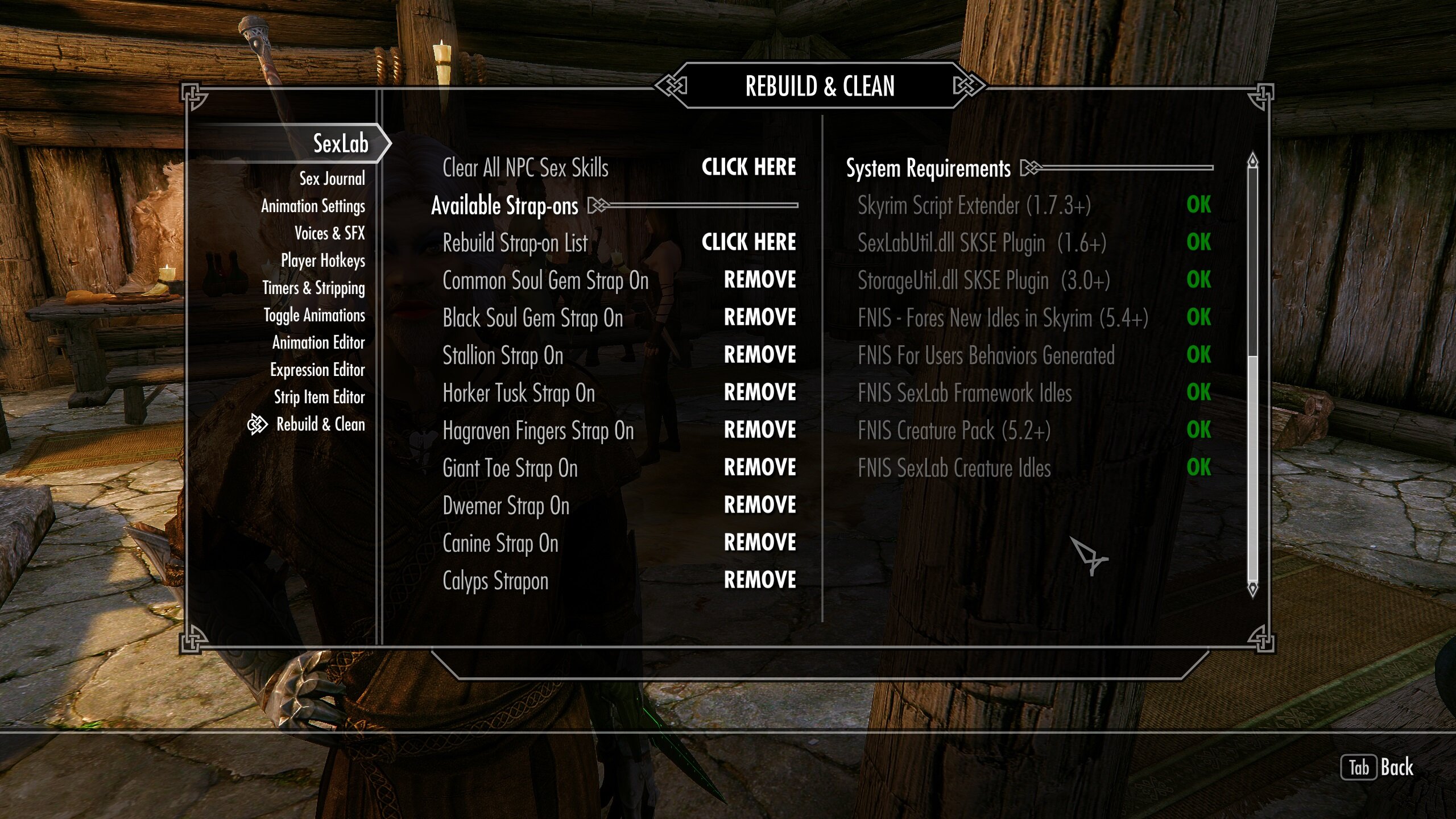Open the Expression Editor page
The width and height of the screenshot is (1456, 819).
pyautogui.click(x=317, y=370)
